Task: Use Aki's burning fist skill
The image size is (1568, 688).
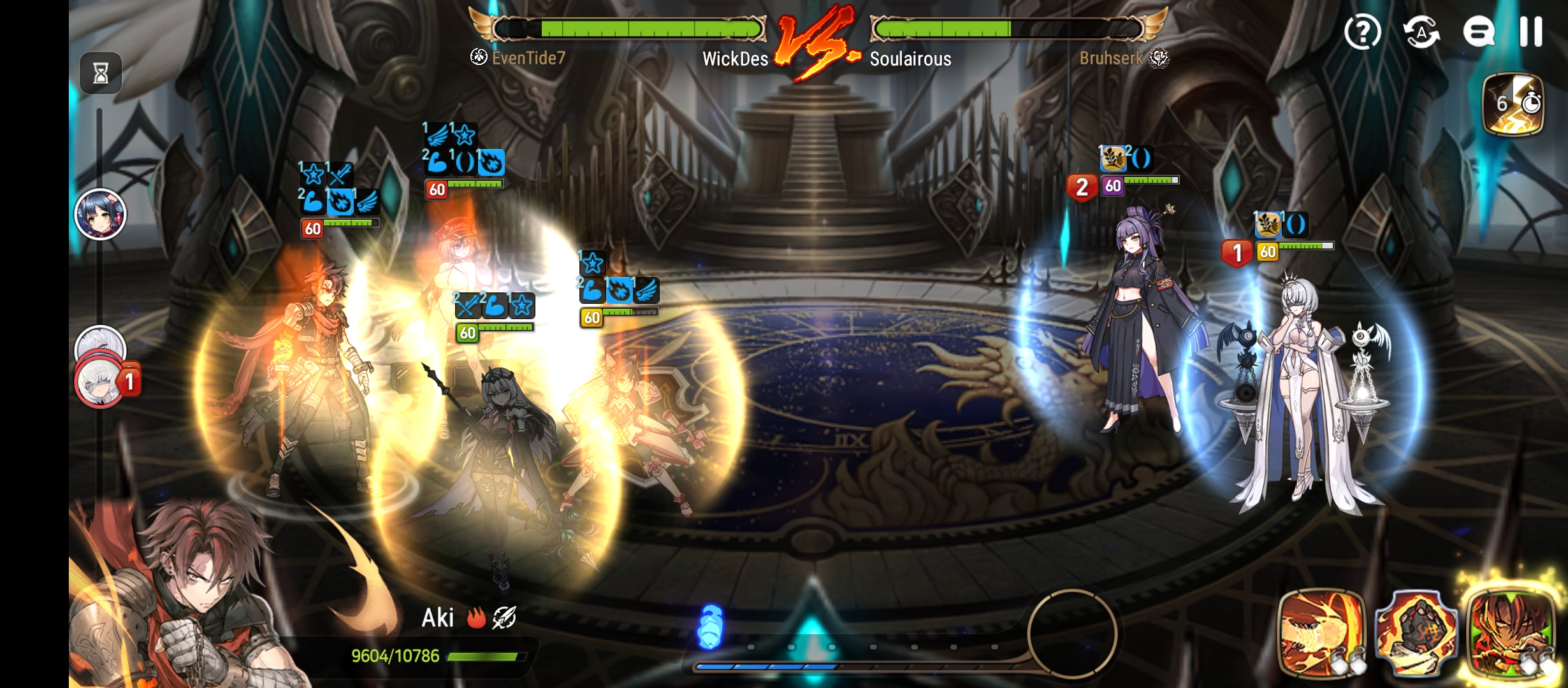Action: tap(1416, 632)
